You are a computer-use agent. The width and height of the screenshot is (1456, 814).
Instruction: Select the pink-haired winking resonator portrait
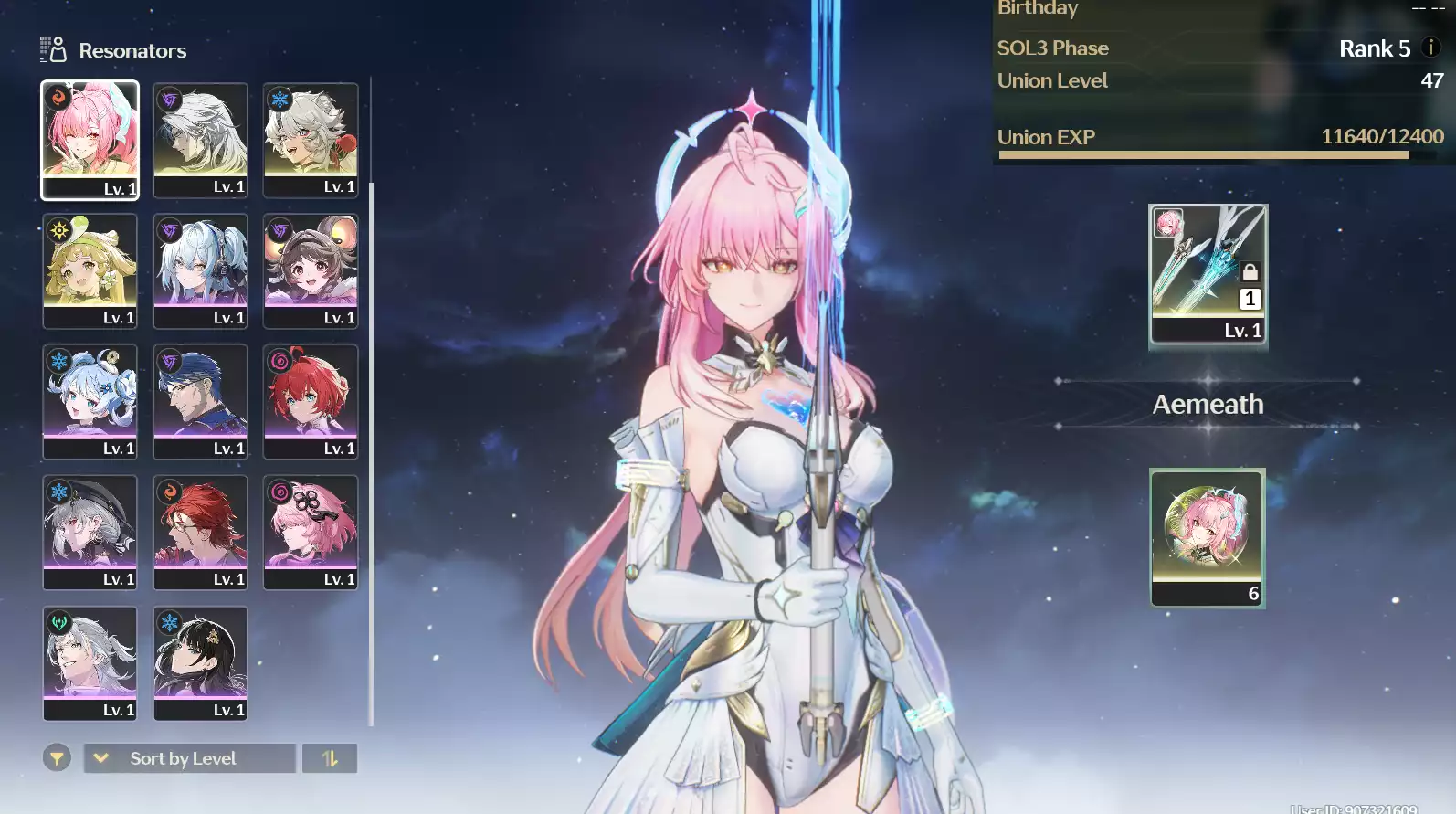point(90,139)
